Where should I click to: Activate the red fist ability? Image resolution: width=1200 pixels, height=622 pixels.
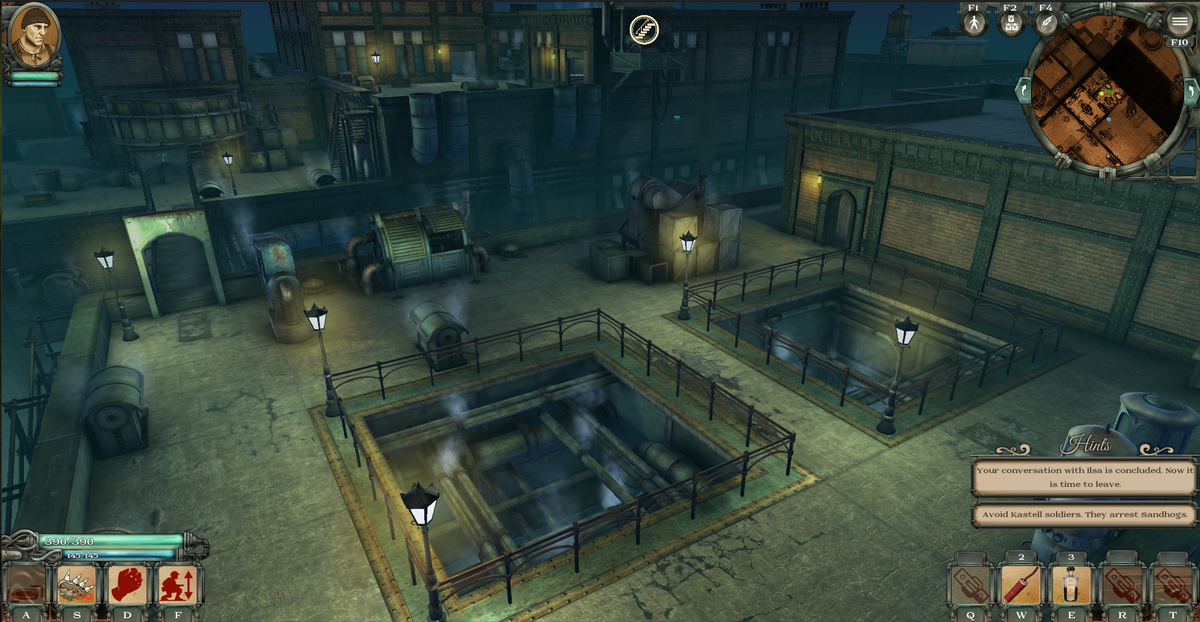tap(127, 585)
